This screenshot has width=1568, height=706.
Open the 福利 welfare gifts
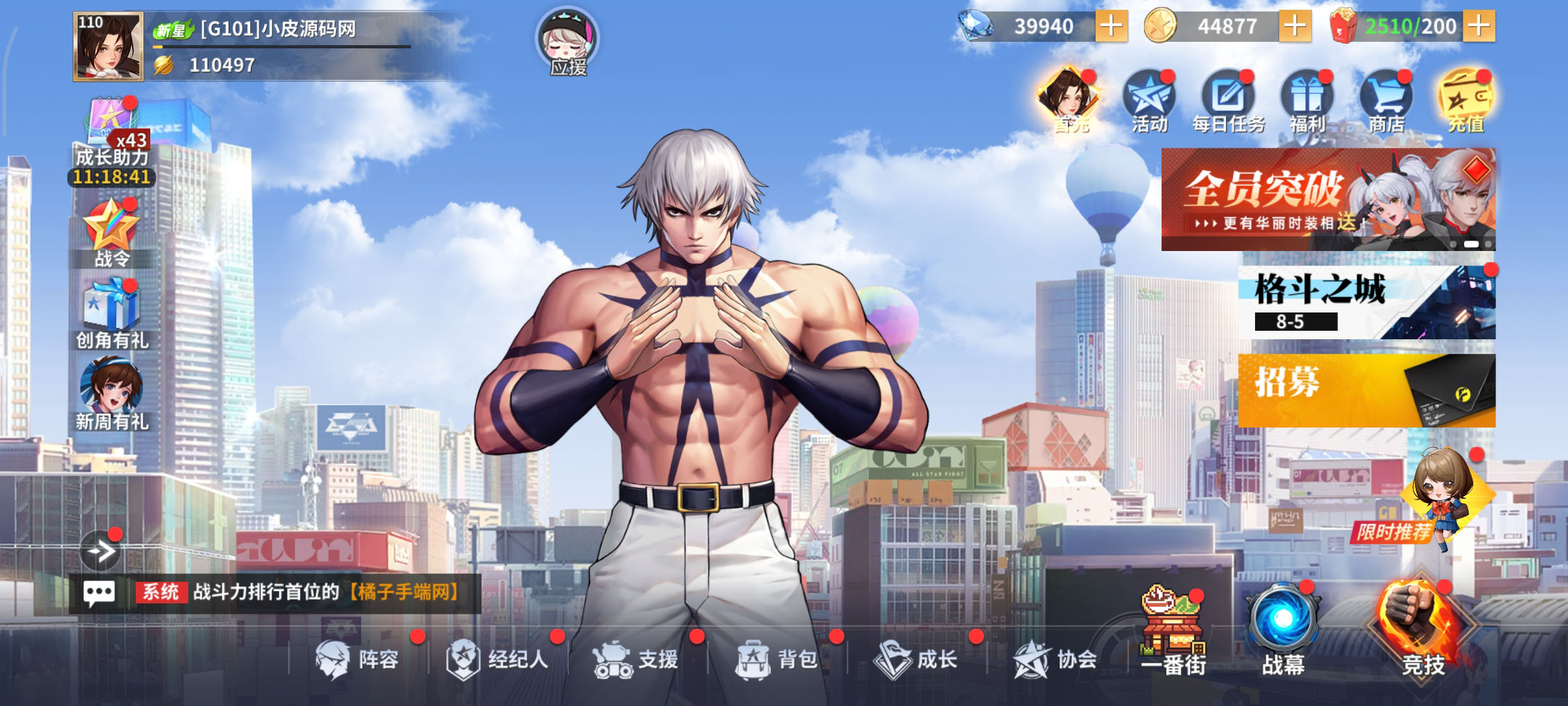coord(1307,103)
